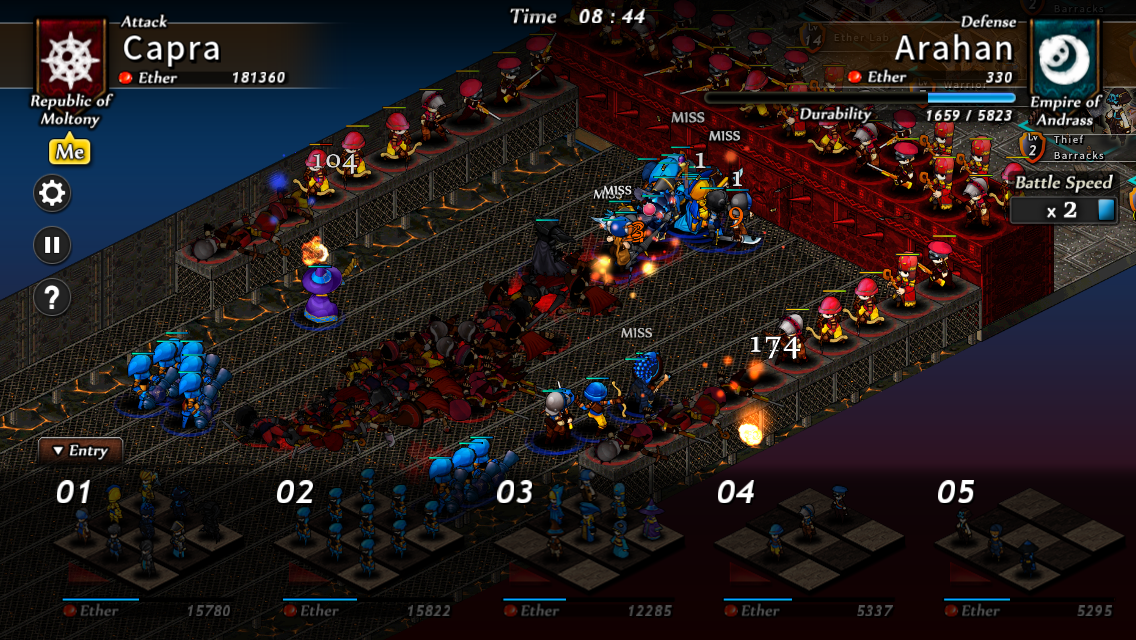
Task: Click the yellow Me badge
Action: [x=70, y=152]
